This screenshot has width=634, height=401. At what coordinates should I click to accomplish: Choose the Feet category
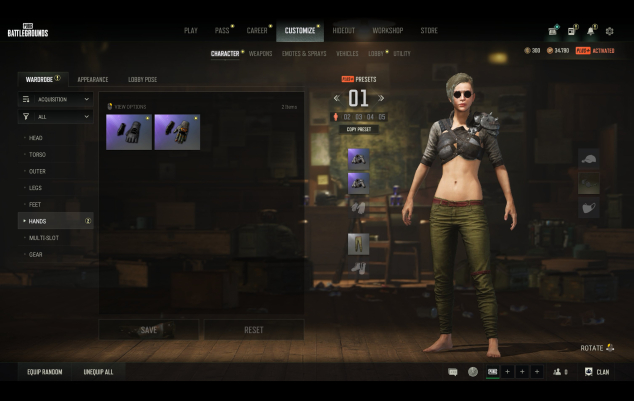point(36,204)
